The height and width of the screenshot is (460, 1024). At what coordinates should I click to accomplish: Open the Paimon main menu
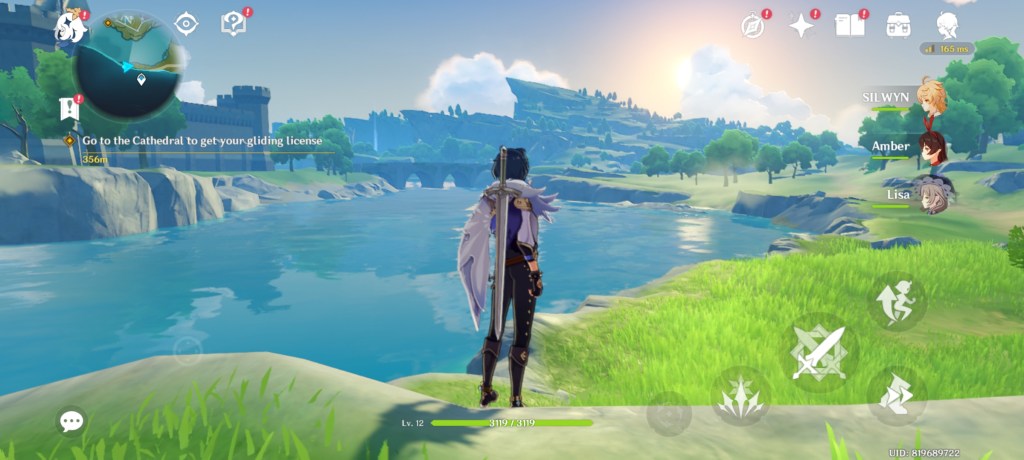coord(71,27)
